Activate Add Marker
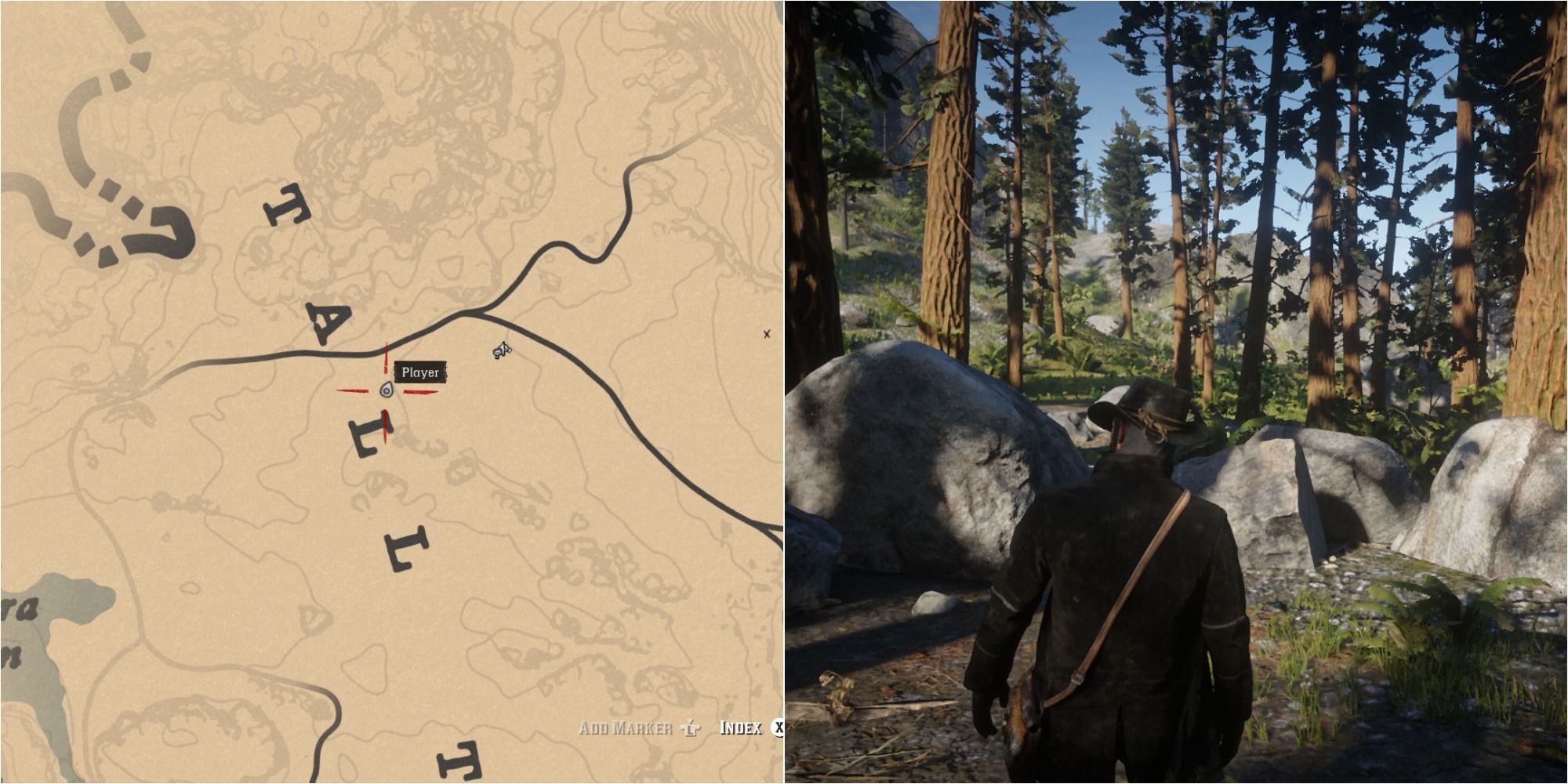This screenshot has height=784, width=1568. [x=627, y=728]
